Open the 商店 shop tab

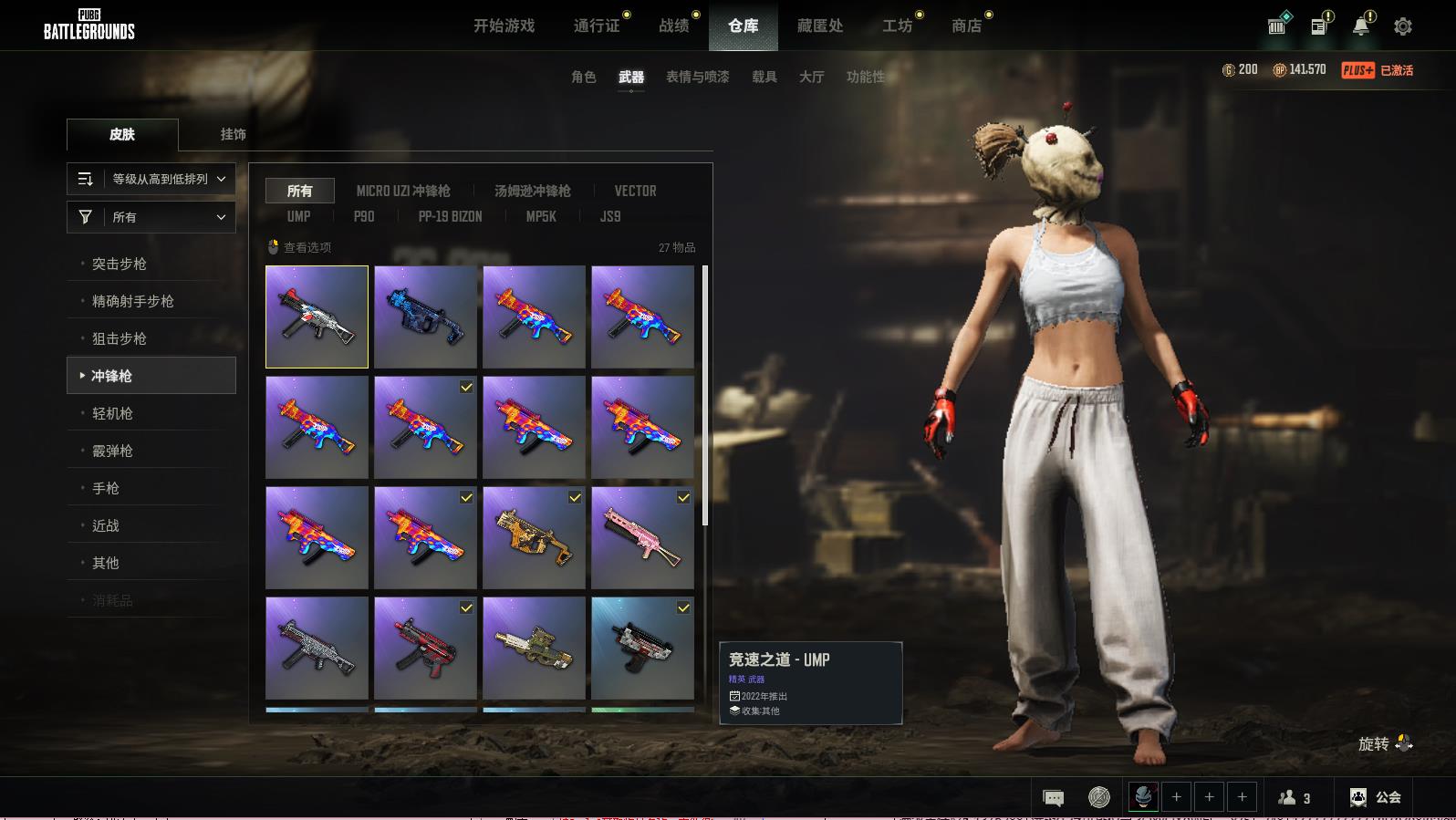966,26
